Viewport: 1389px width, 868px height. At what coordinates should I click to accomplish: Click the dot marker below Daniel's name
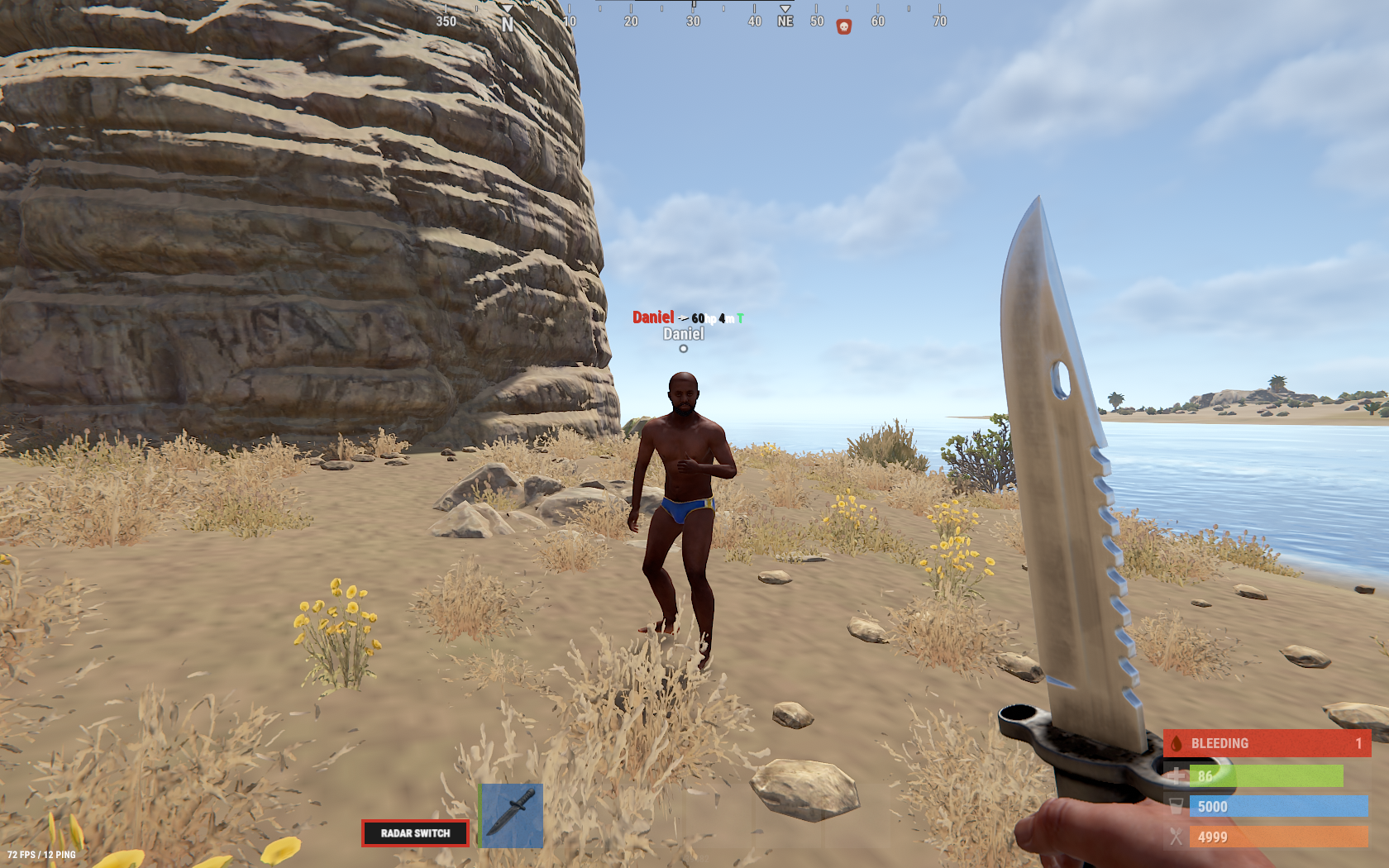683,349
